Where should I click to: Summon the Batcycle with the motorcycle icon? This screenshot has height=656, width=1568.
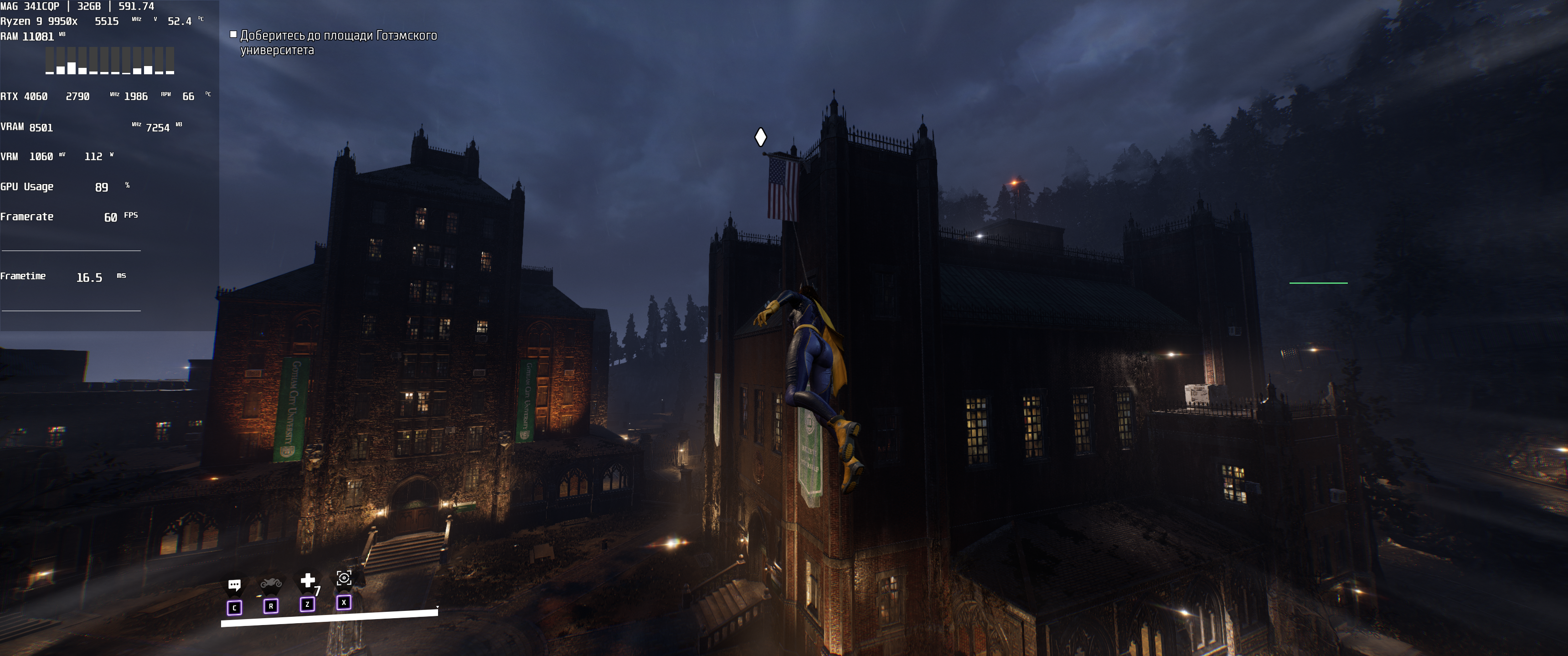(271, 584)
